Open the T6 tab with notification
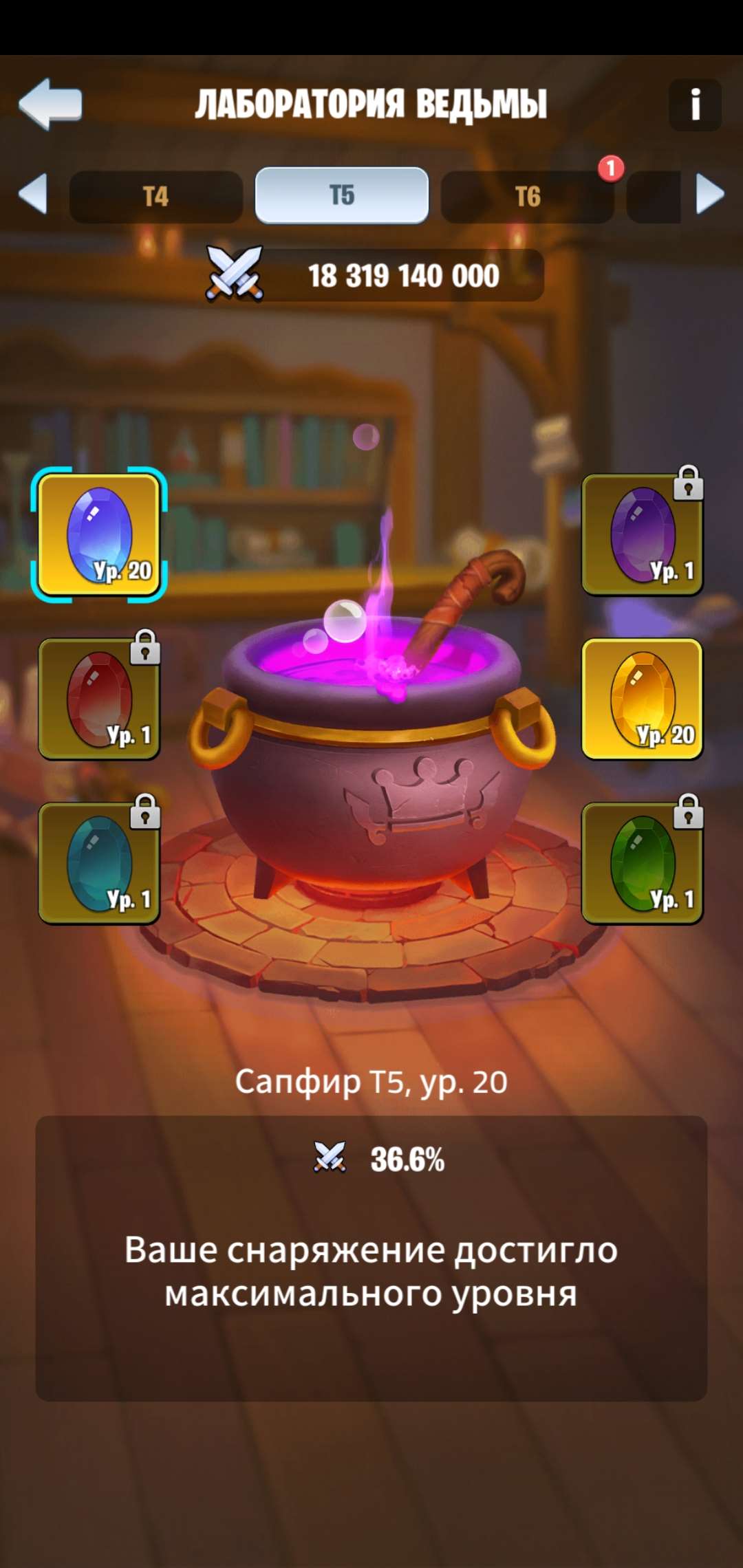Screen dimensions: 743x1568 [528, 197]
